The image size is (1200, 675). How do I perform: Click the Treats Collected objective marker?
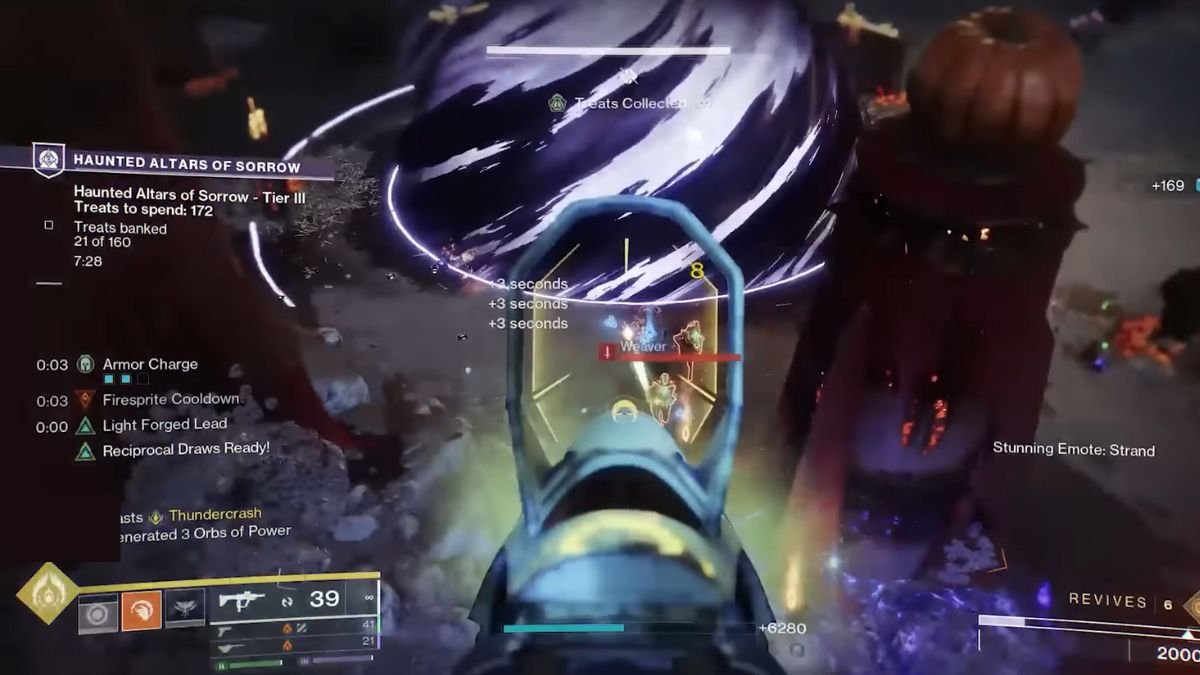coord(557,103)
